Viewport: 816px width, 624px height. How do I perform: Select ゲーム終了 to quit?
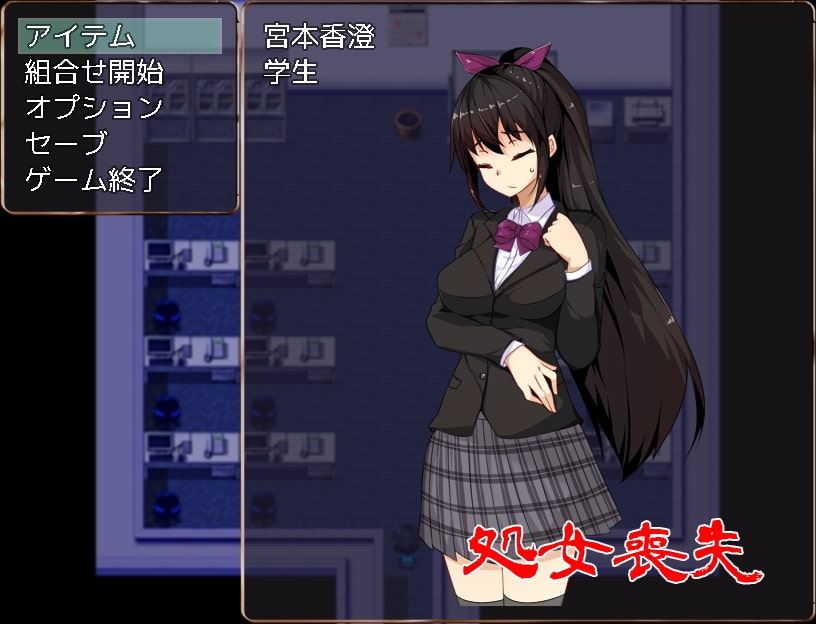(94, 180)
